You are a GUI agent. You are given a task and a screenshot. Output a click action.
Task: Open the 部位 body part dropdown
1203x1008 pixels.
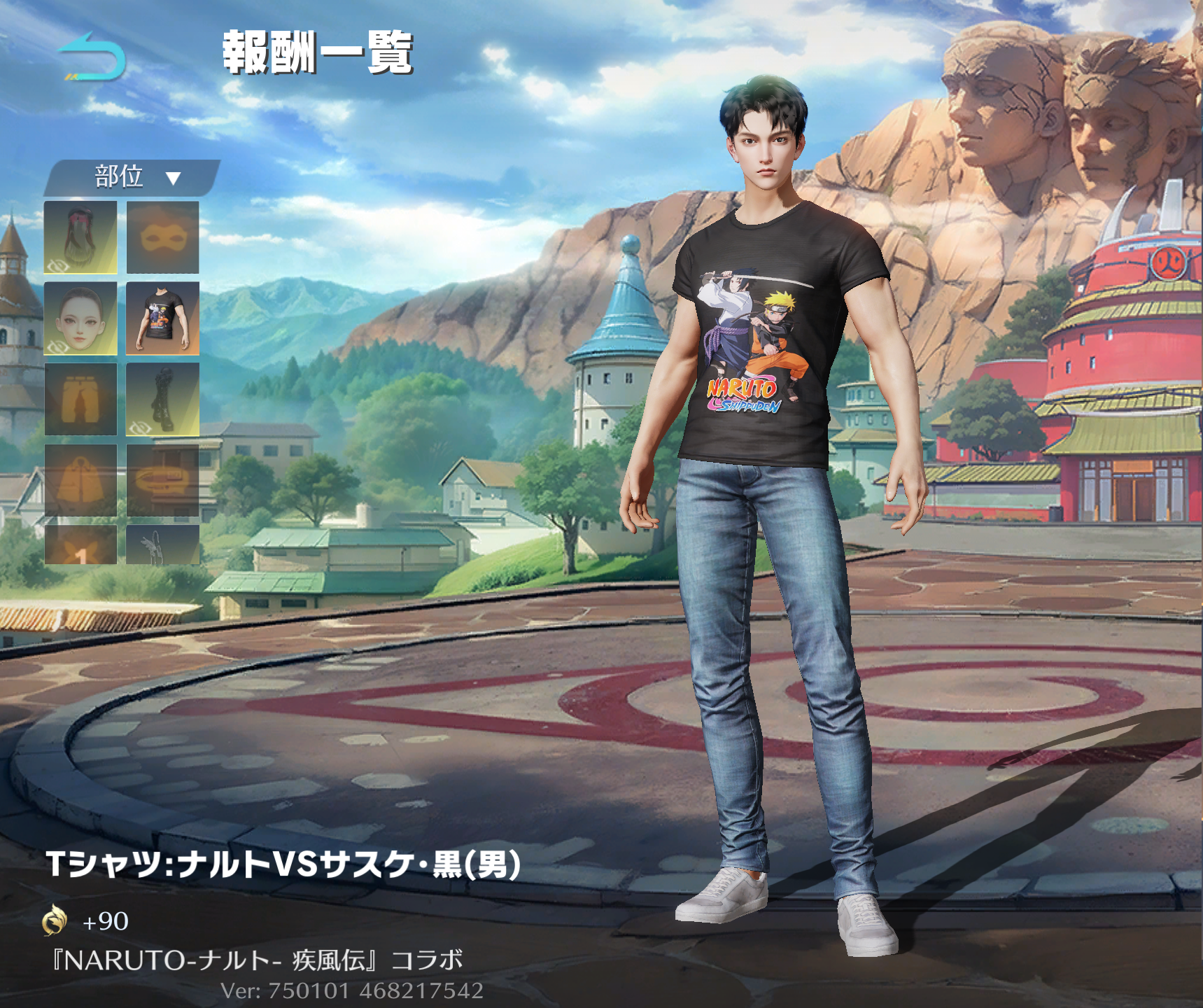tap(133, 177)
